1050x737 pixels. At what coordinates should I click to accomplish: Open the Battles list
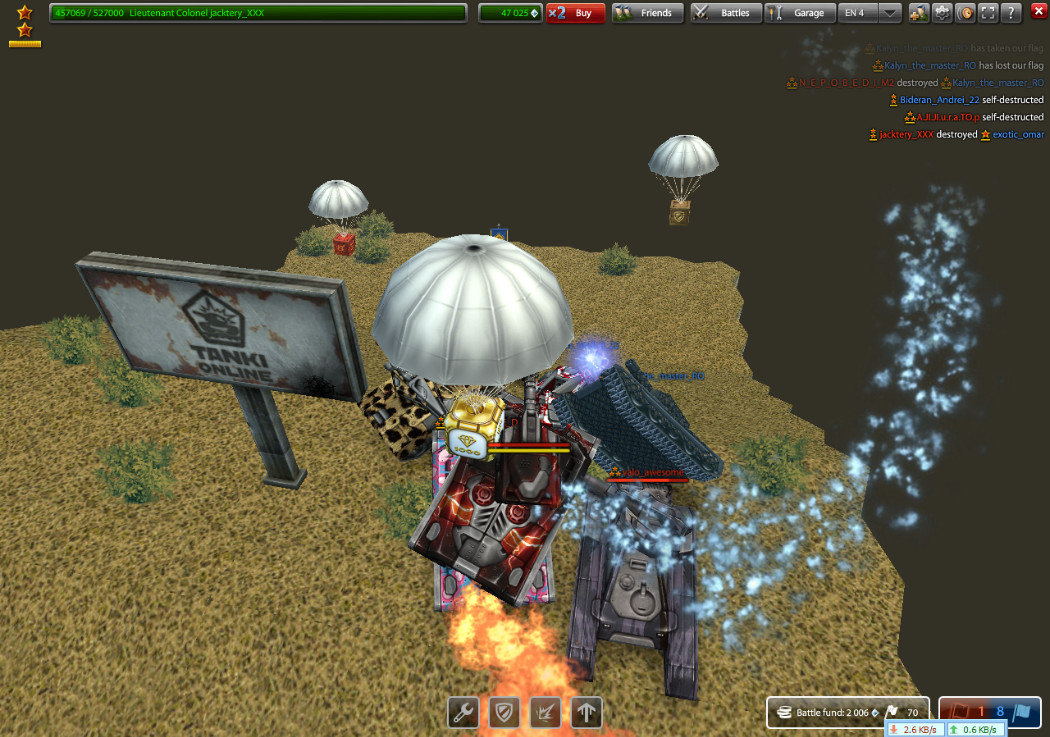point(724,13)
